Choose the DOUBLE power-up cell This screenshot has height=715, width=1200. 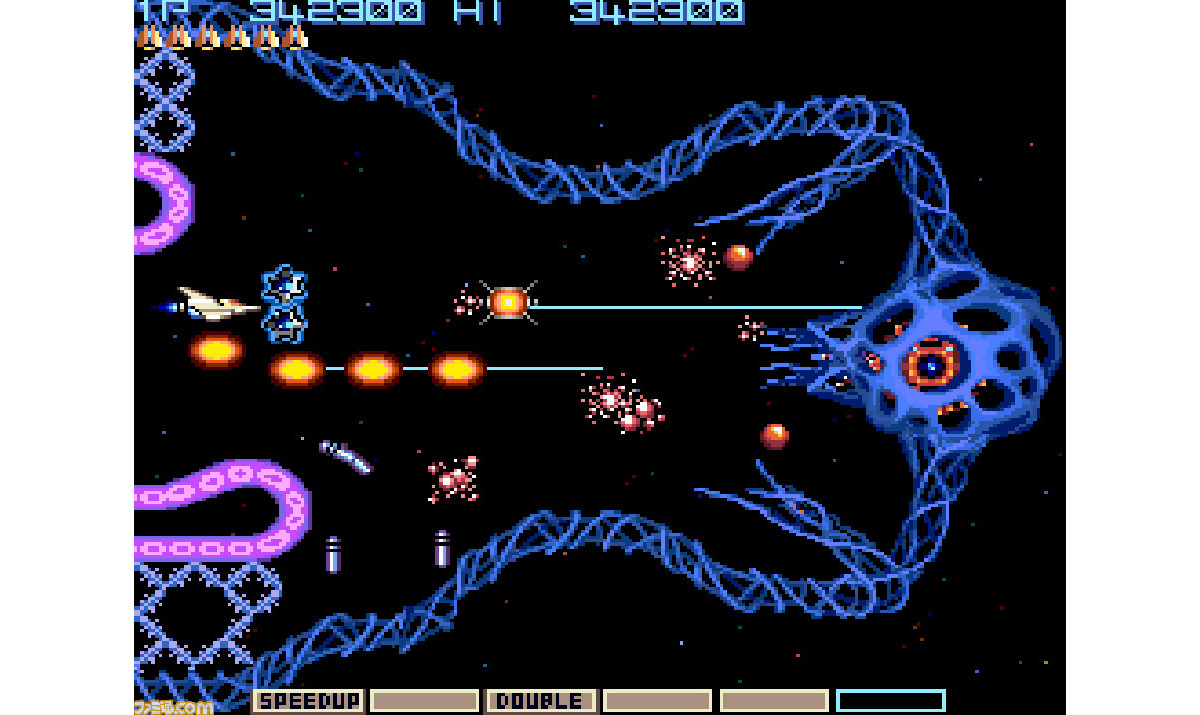click(x=541, y=701)
